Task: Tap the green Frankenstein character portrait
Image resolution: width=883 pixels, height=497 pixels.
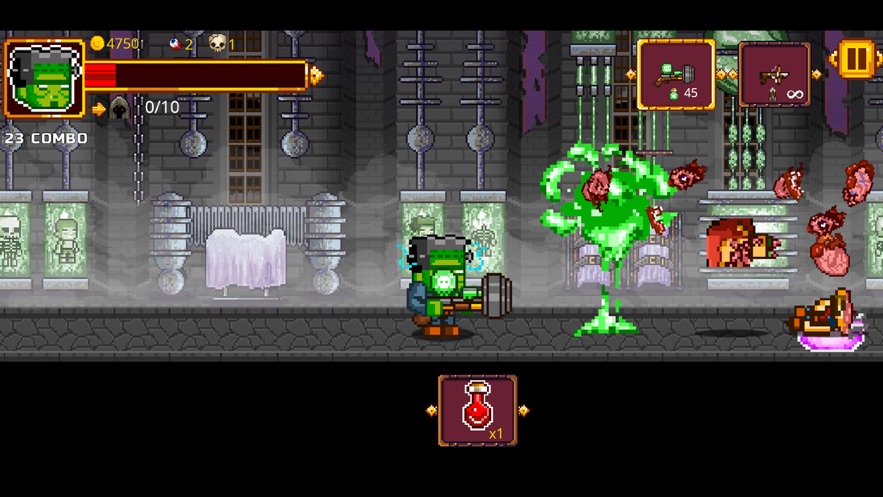Action: 44,79
